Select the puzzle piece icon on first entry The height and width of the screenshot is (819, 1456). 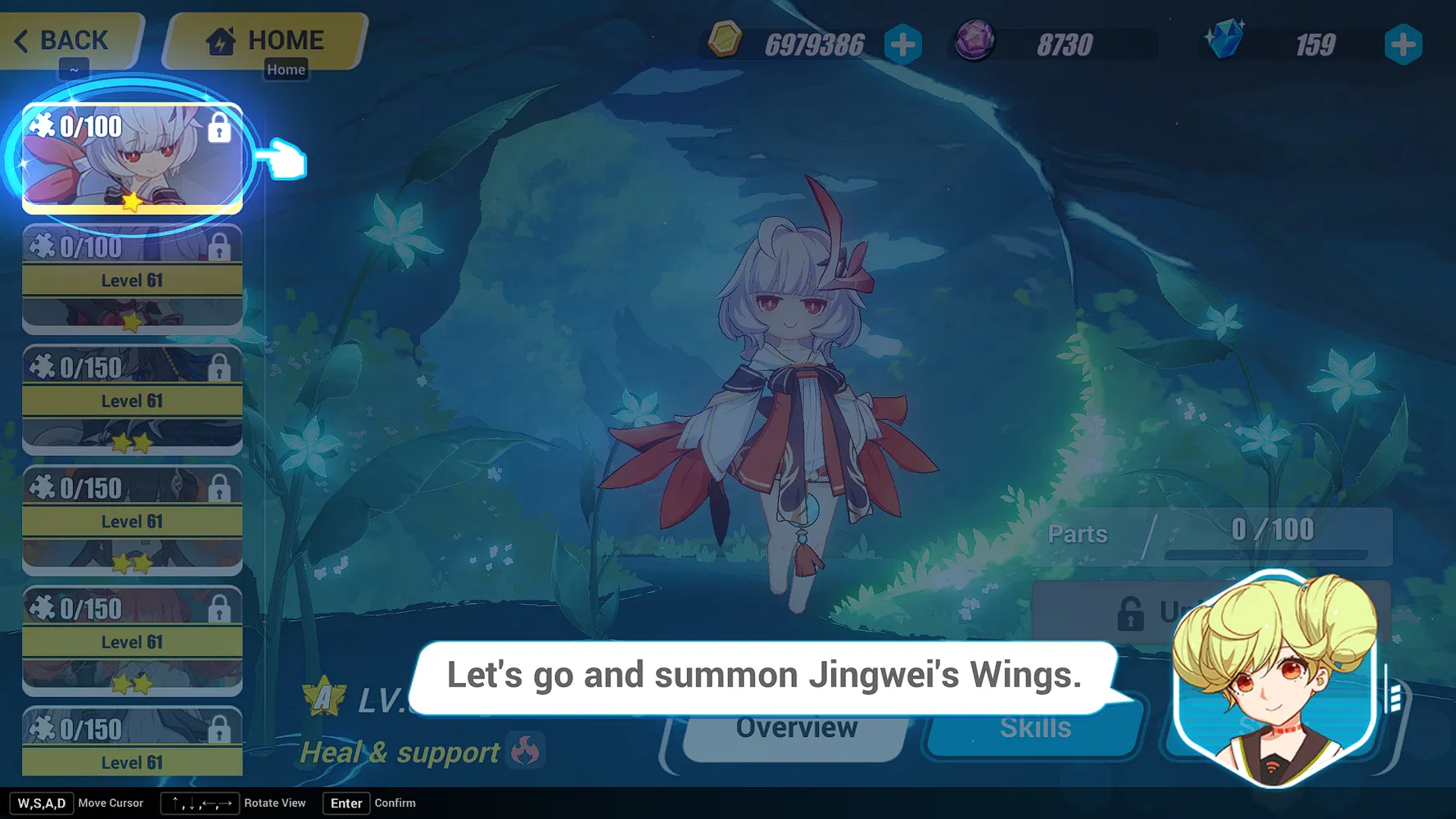[42, 126]
